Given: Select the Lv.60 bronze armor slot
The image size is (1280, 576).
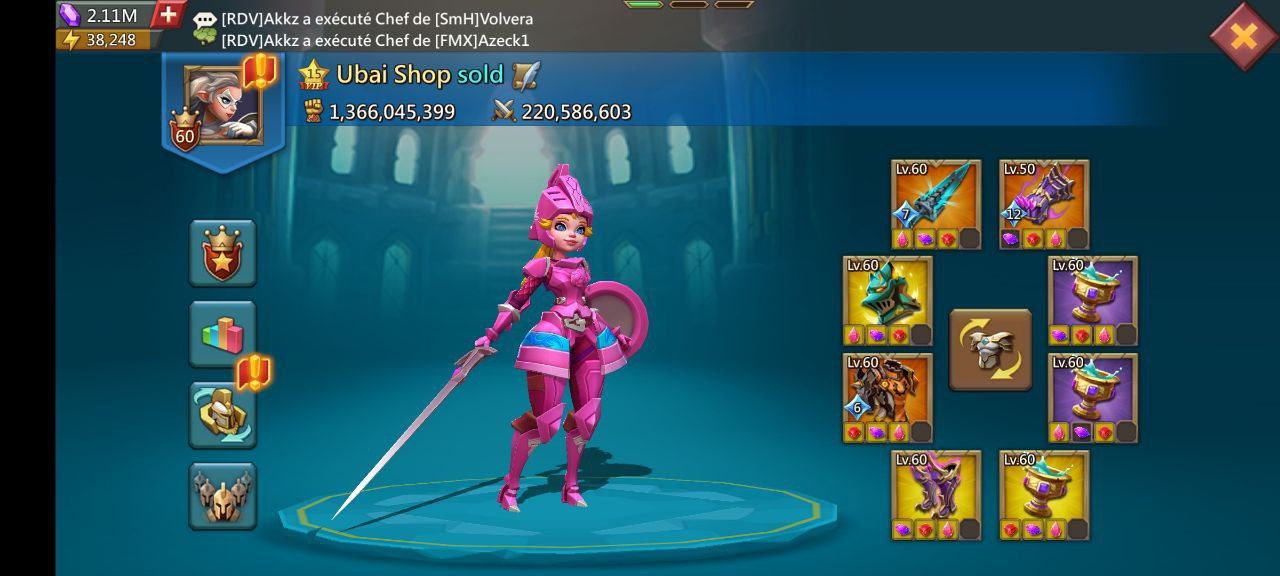Looking at the screenshot, I should 888,398.
